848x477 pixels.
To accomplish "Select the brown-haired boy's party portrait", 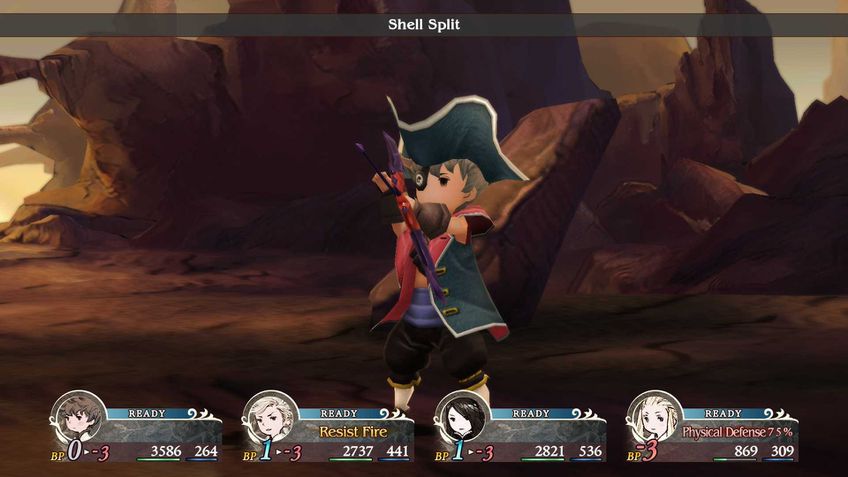I will click(79, 416).
